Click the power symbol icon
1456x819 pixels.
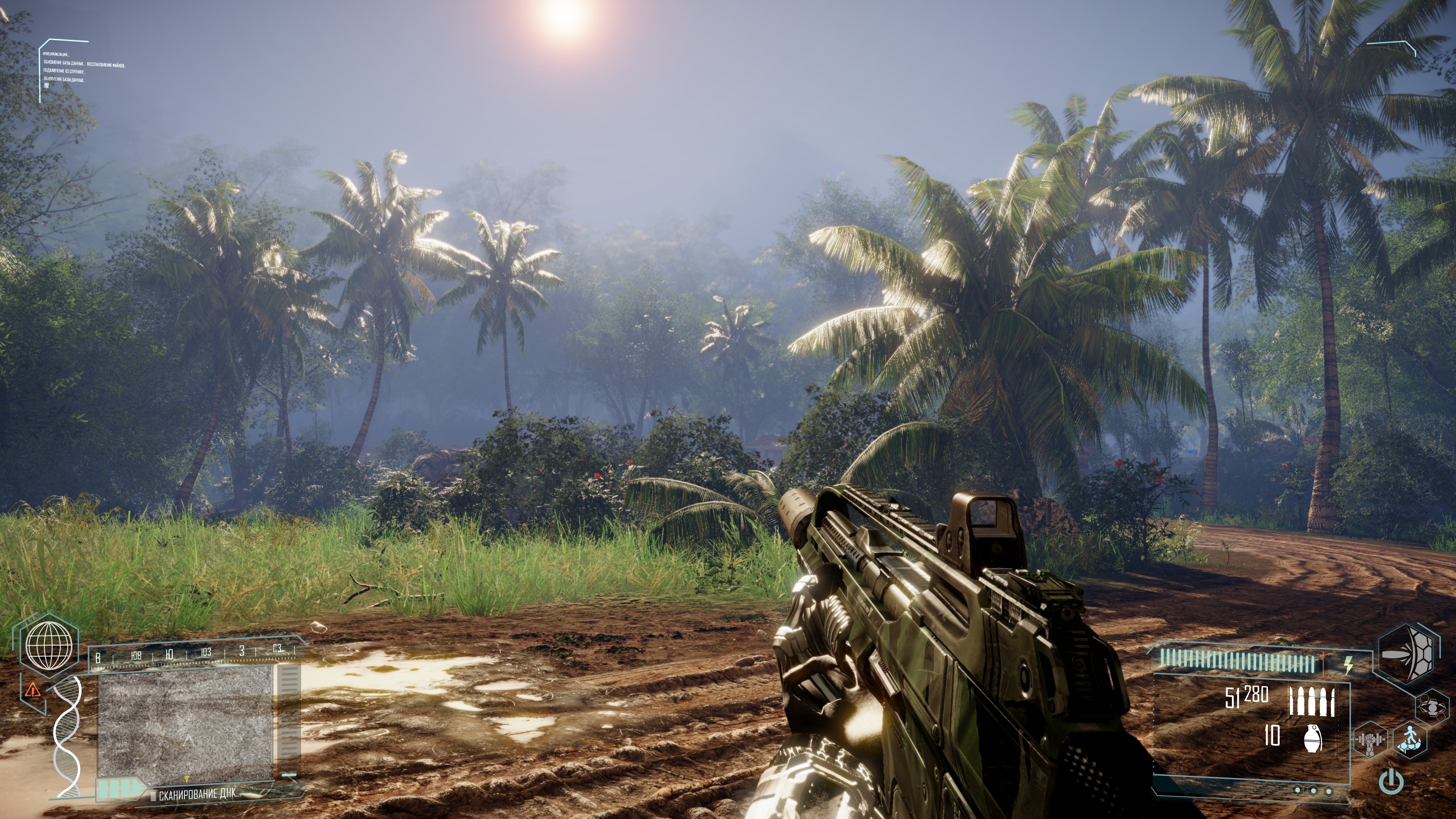[x=1391, y=782]
